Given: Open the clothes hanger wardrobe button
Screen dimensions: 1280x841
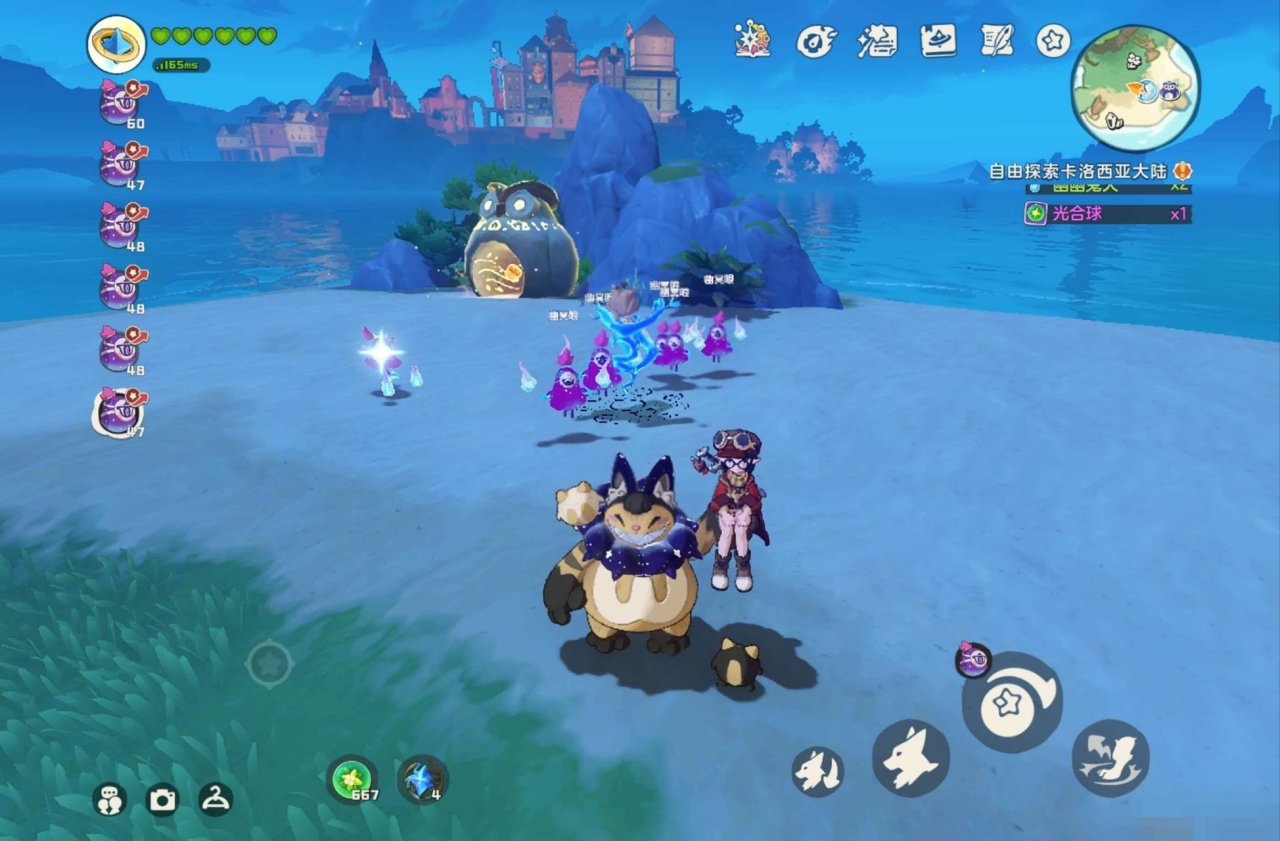Looking at the screenshot, I should click(215, 798).
